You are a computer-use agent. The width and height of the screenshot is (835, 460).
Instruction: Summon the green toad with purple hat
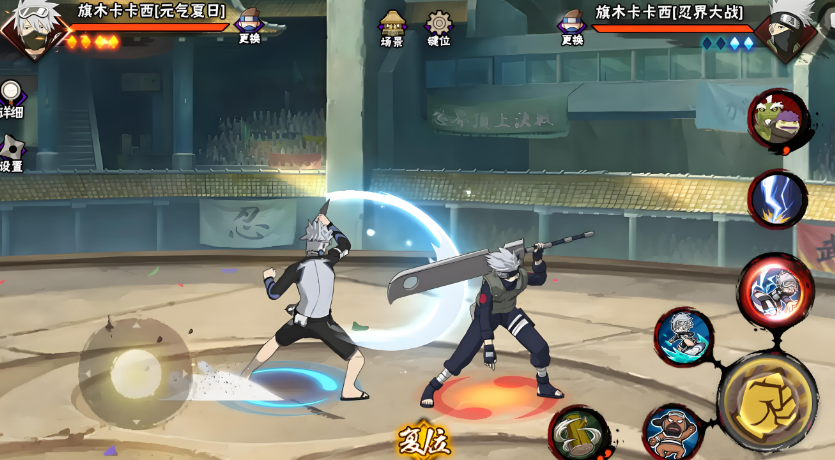777,121
